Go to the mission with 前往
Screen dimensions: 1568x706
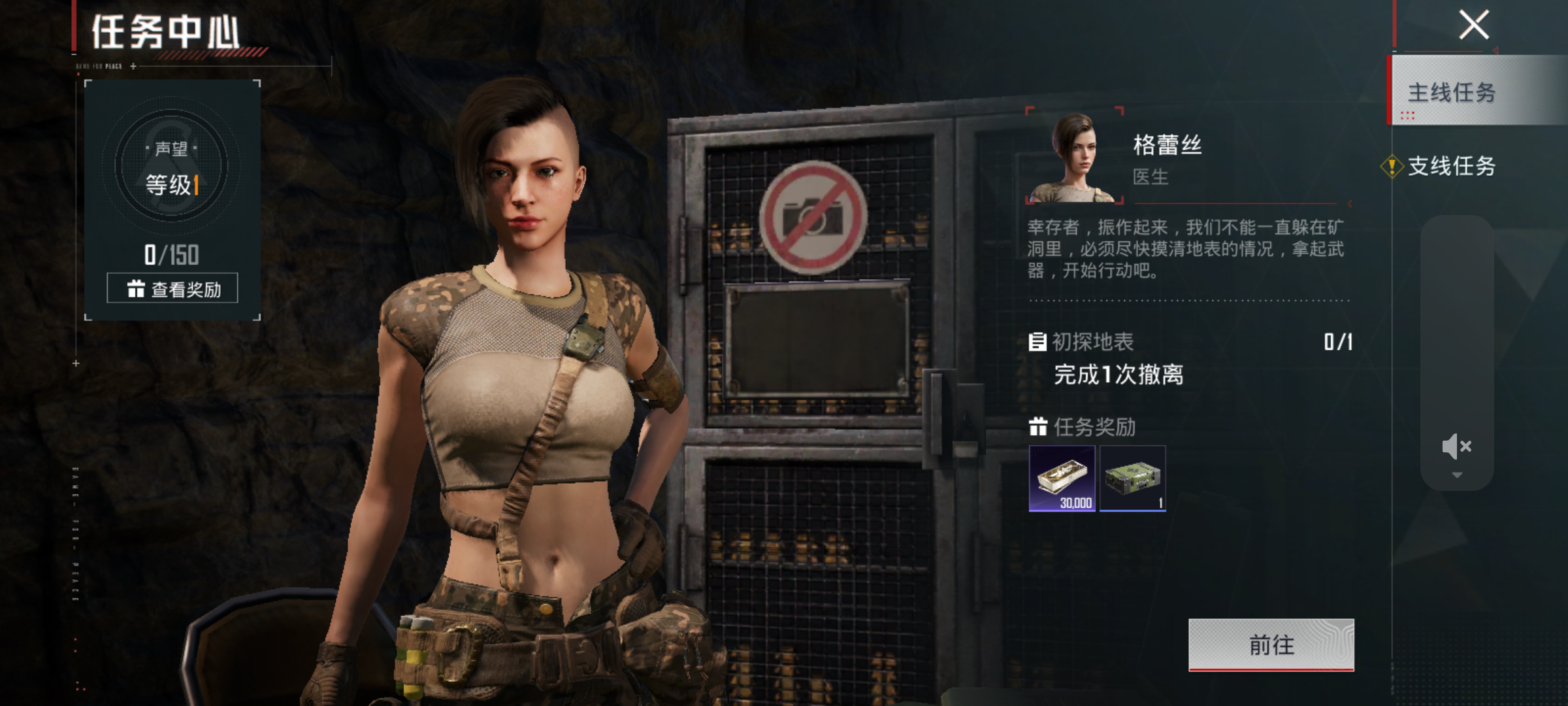coord(1271,645)
